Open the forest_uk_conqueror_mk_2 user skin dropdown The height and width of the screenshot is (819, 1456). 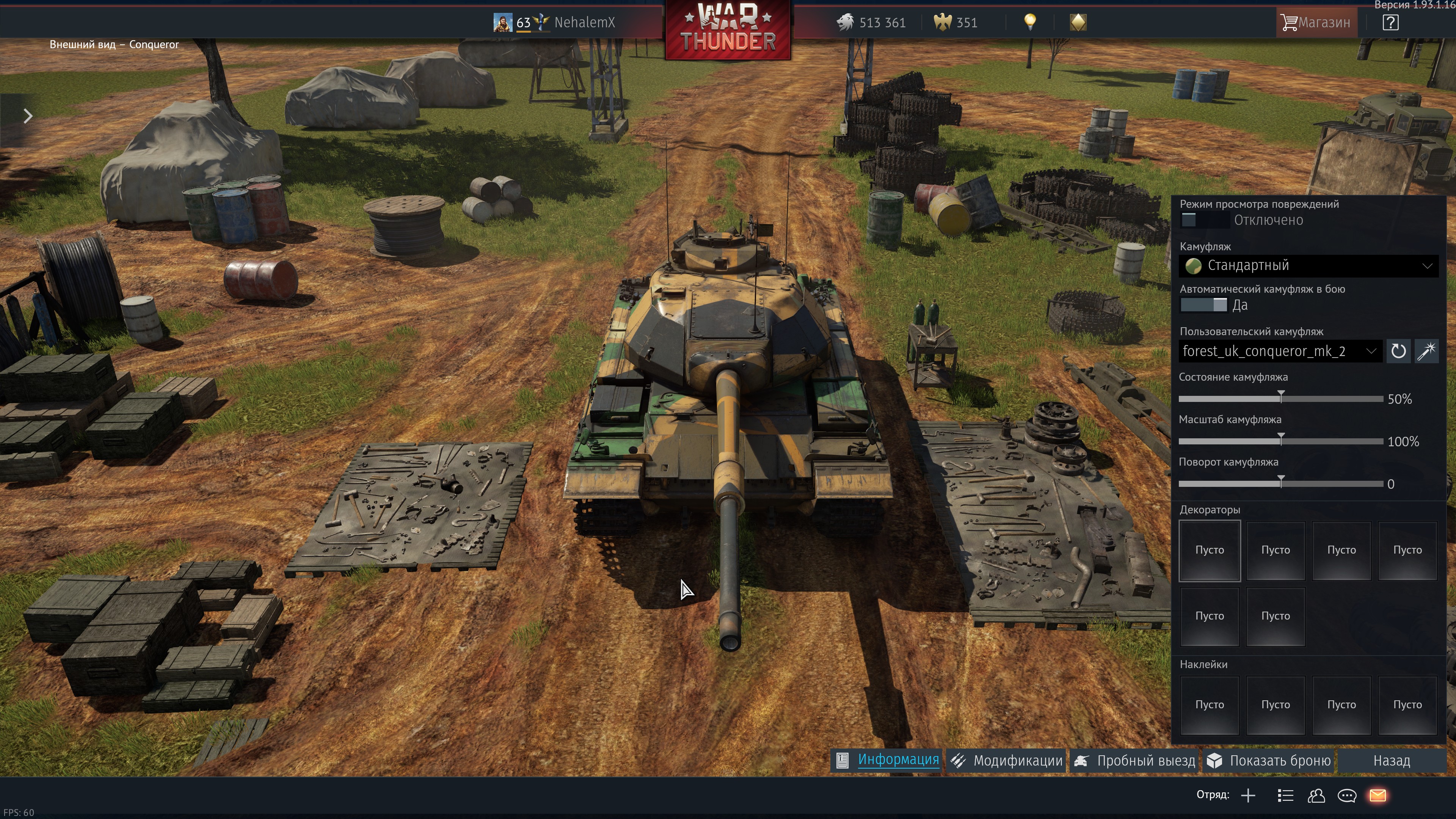pyautogui.click(x=1280, y=351)
